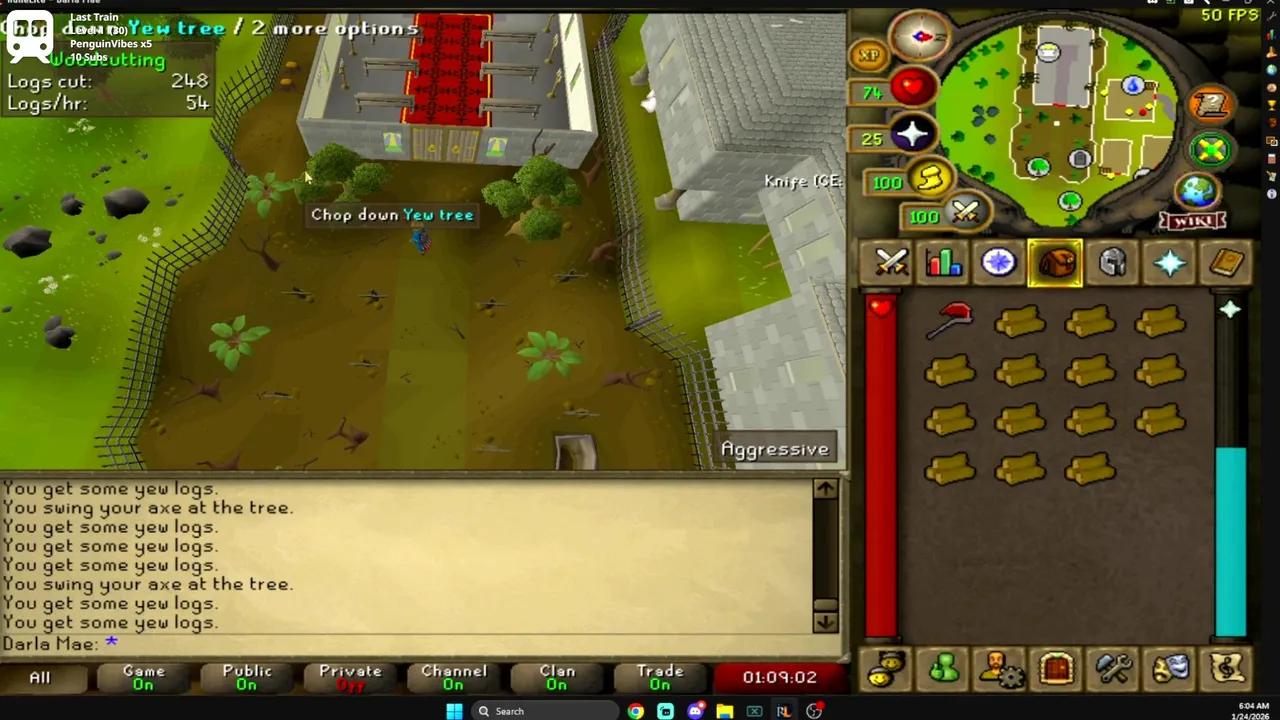The height and width of the screenshot is (720, 1280).
Task: Open the OSRS Wiki lookup banner
Action: pos(1193,221)
